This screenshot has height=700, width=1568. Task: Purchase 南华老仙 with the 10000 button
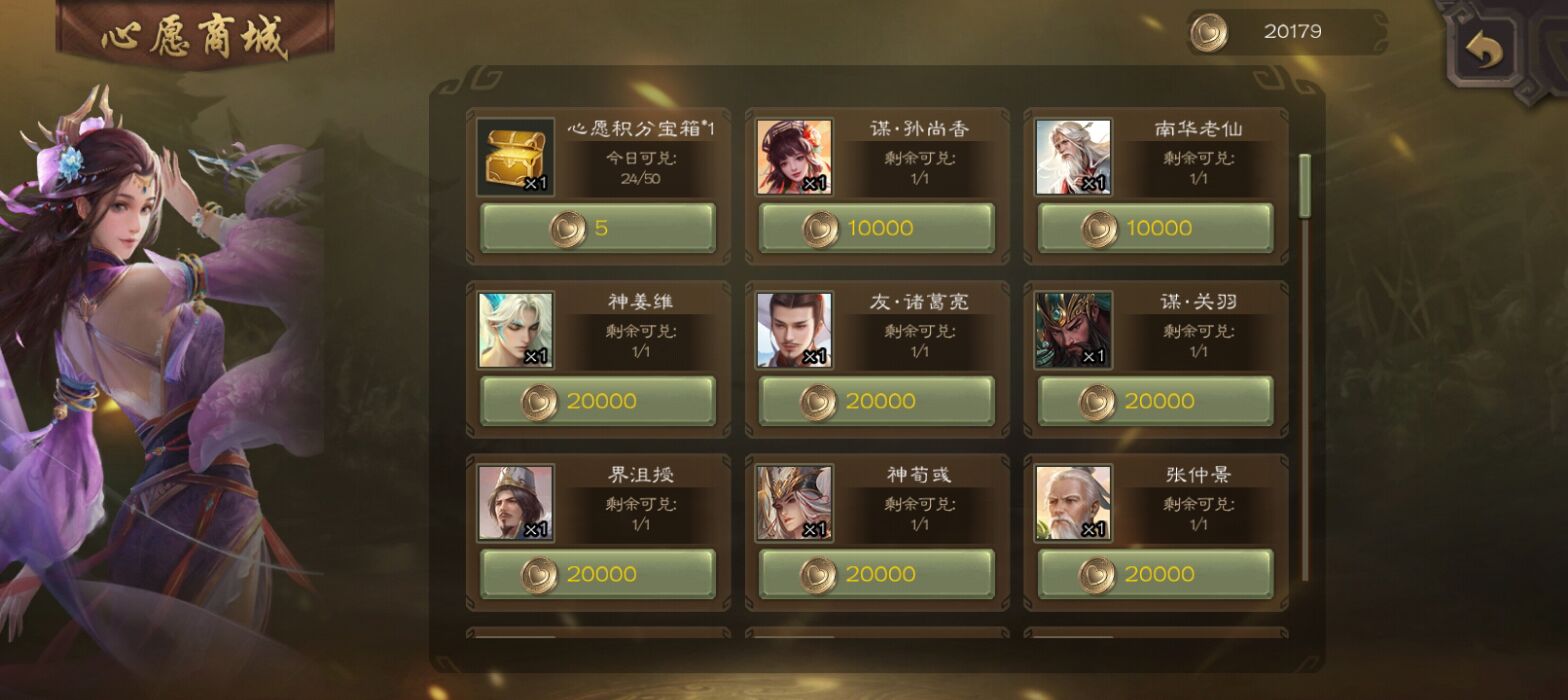[x=1155, y=228]
